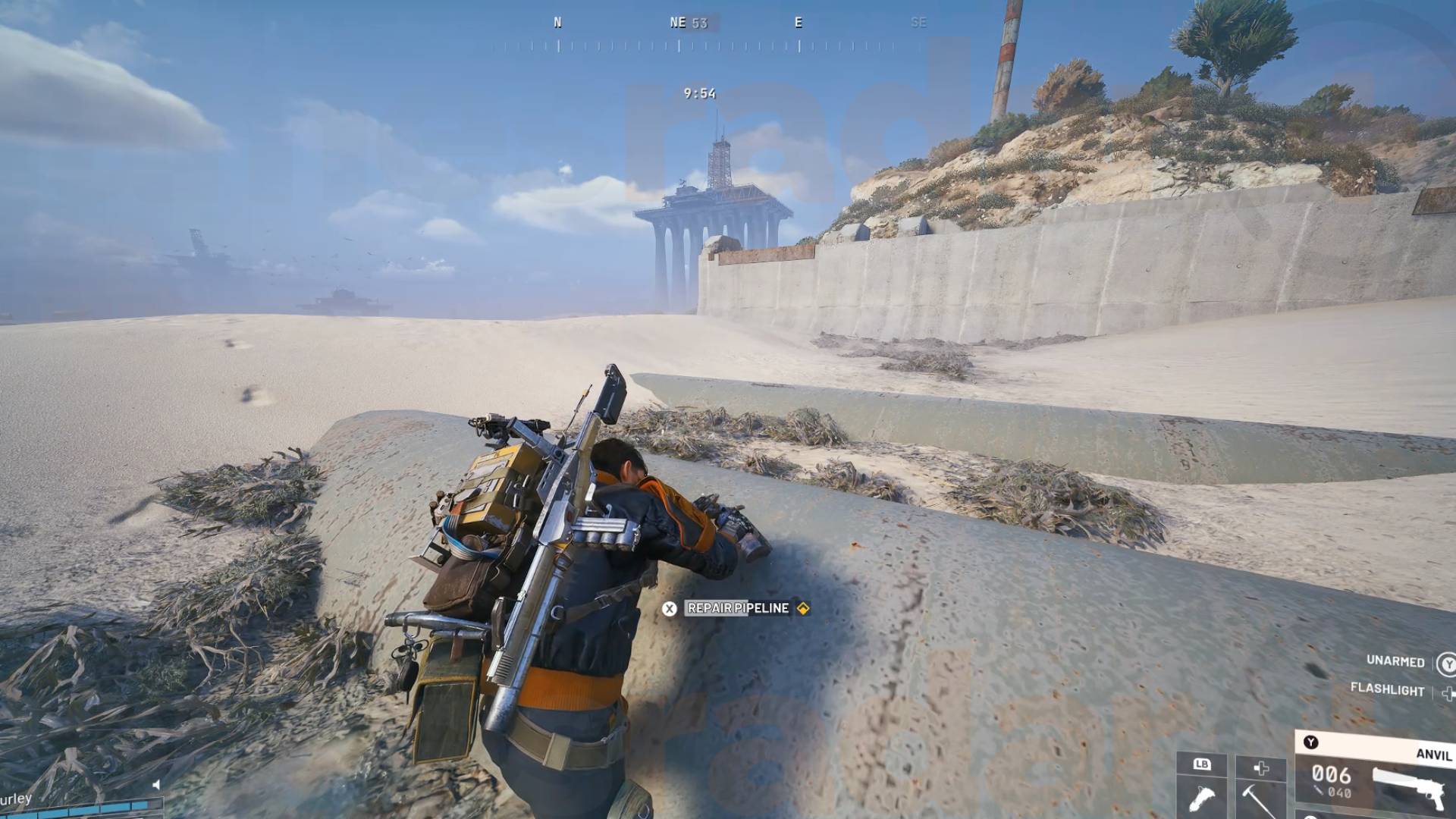The height and width of the screenshot is (819, 1456).
Task: Click the speaker icon next to the player name
Action: pos(156,785)
